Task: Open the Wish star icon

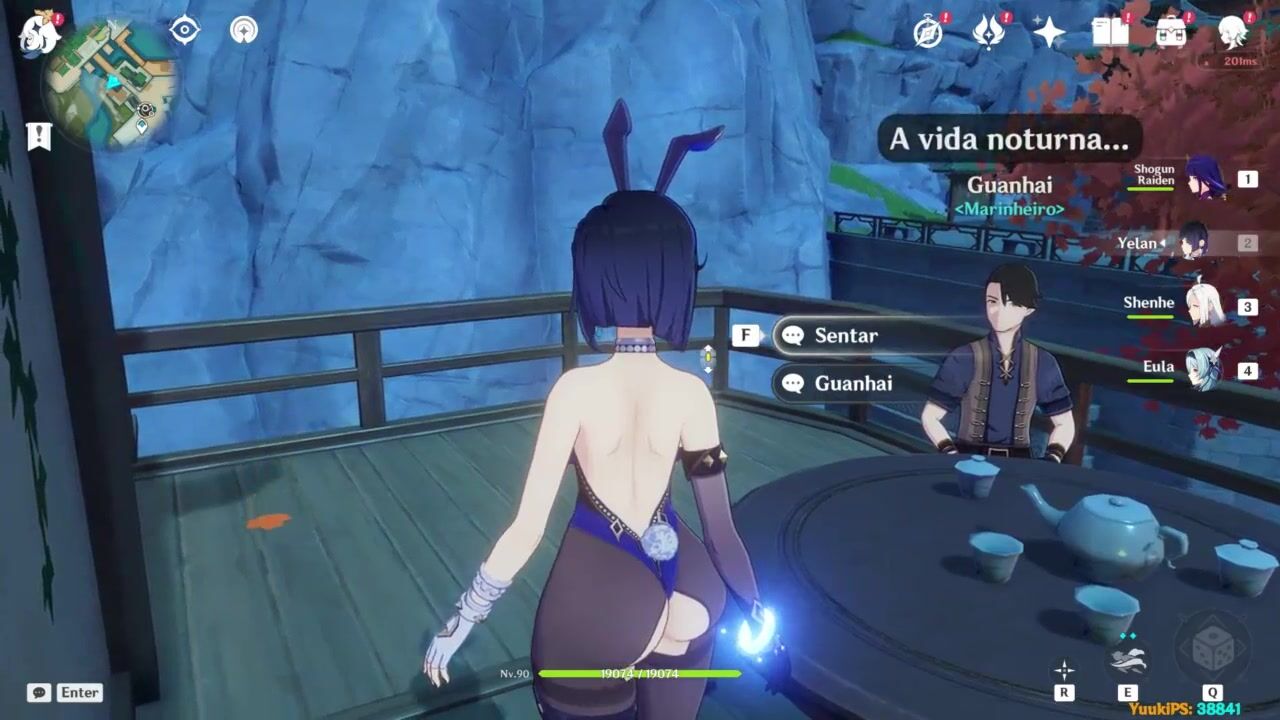Action: (1049, 33)
